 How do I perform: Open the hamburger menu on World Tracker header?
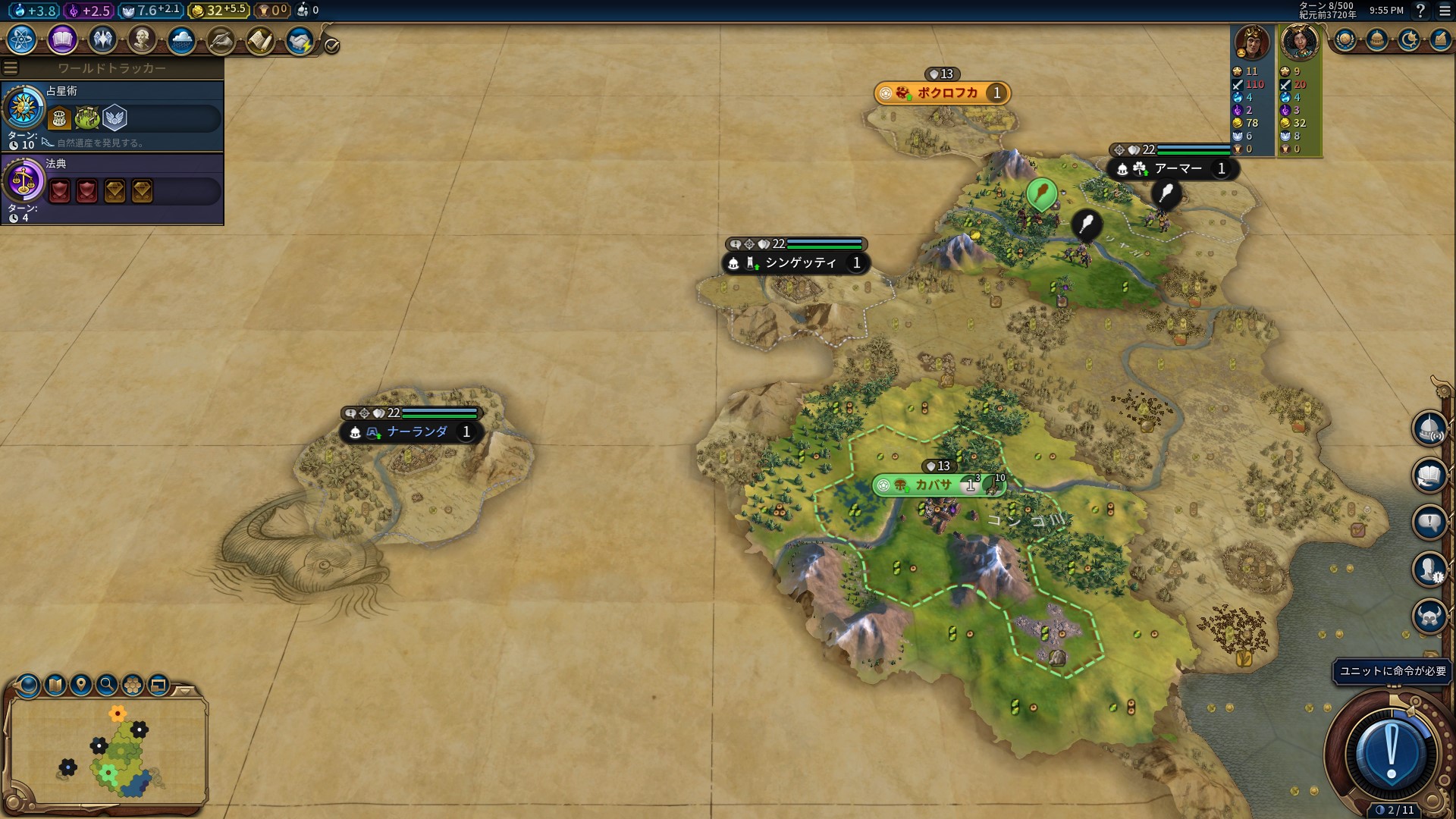(x=11, y=68)
